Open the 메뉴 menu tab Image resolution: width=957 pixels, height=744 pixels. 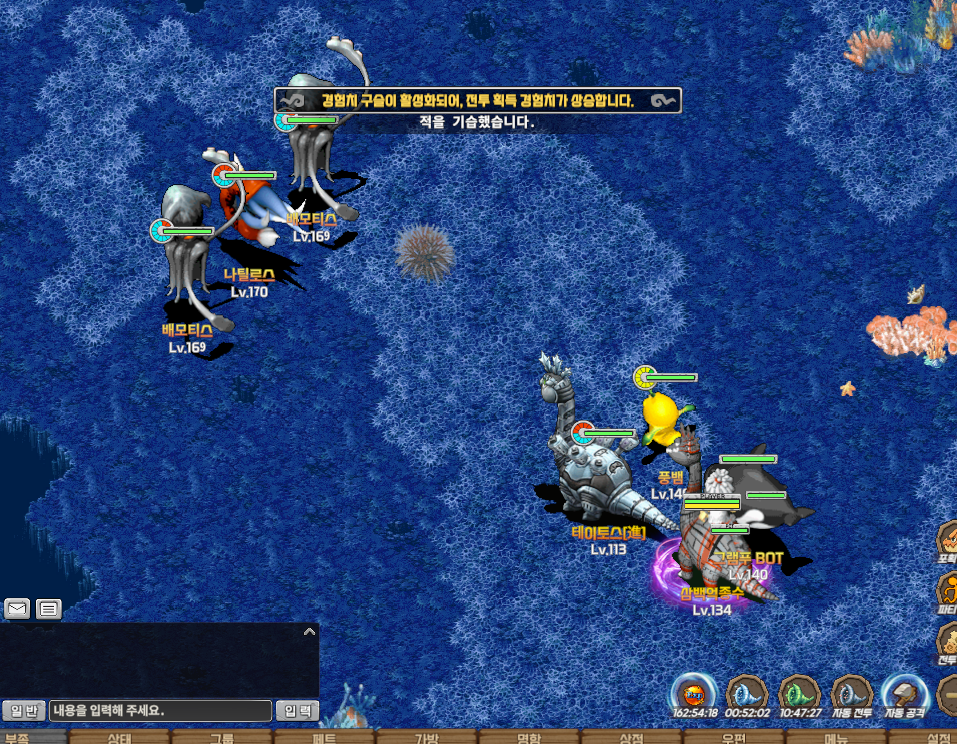[836, 739]
